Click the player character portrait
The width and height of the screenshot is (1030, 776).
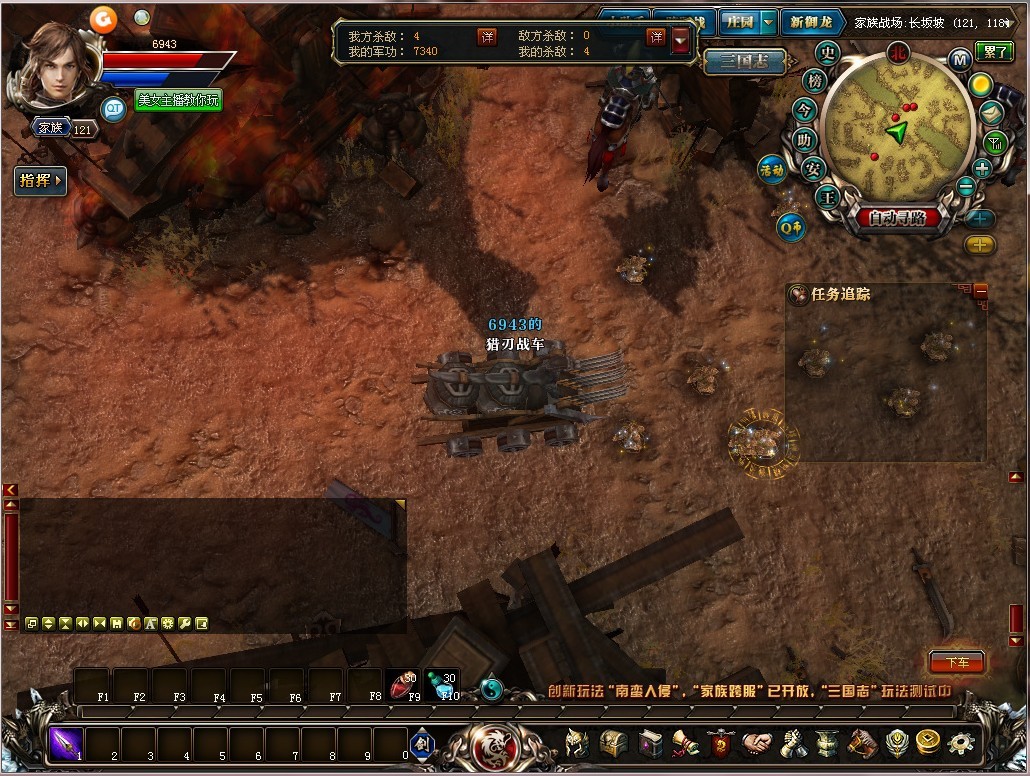pos(54,66)
